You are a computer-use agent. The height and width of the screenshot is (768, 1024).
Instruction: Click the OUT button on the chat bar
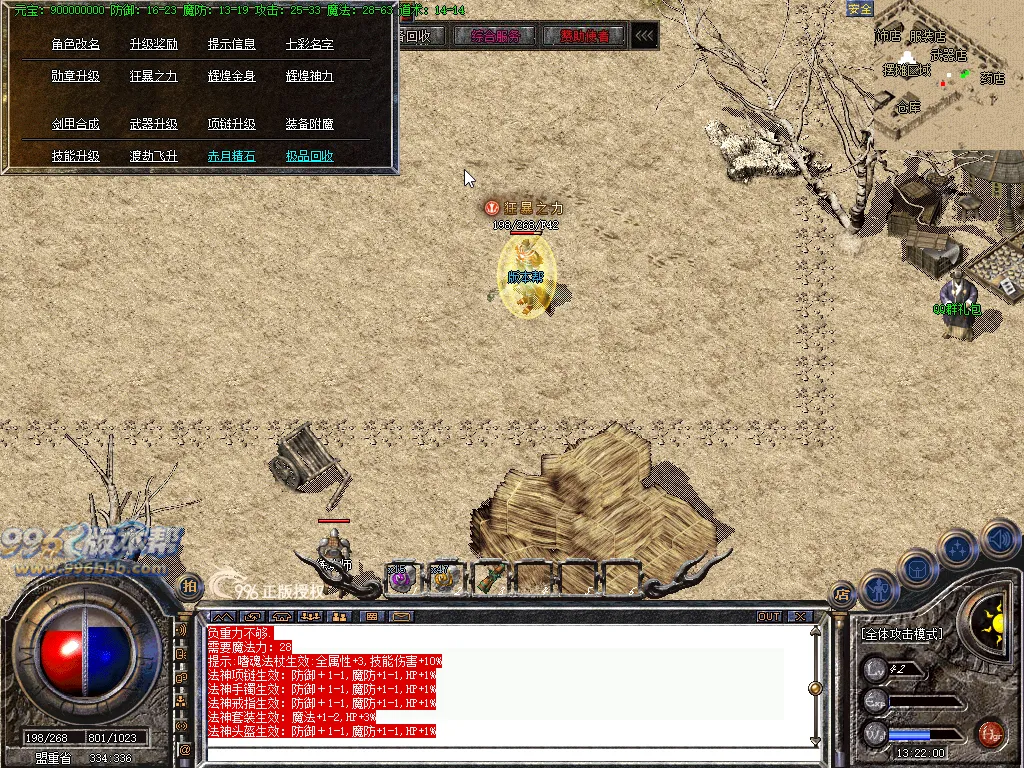tap(769, 616)
